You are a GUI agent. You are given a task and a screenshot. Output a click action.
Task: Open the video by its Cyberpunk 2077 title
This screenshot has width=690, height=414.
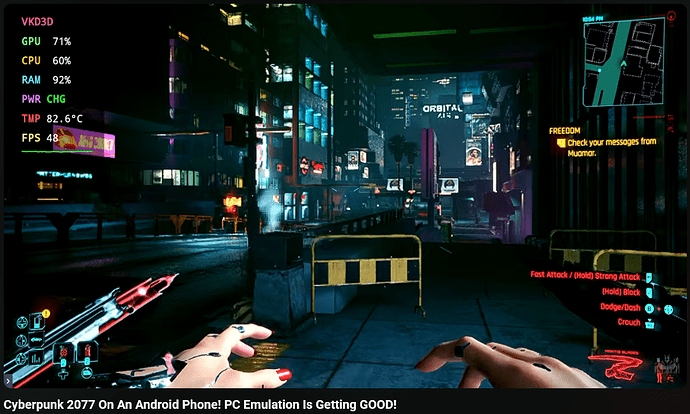pyautogui.click(x=200, y=404)
